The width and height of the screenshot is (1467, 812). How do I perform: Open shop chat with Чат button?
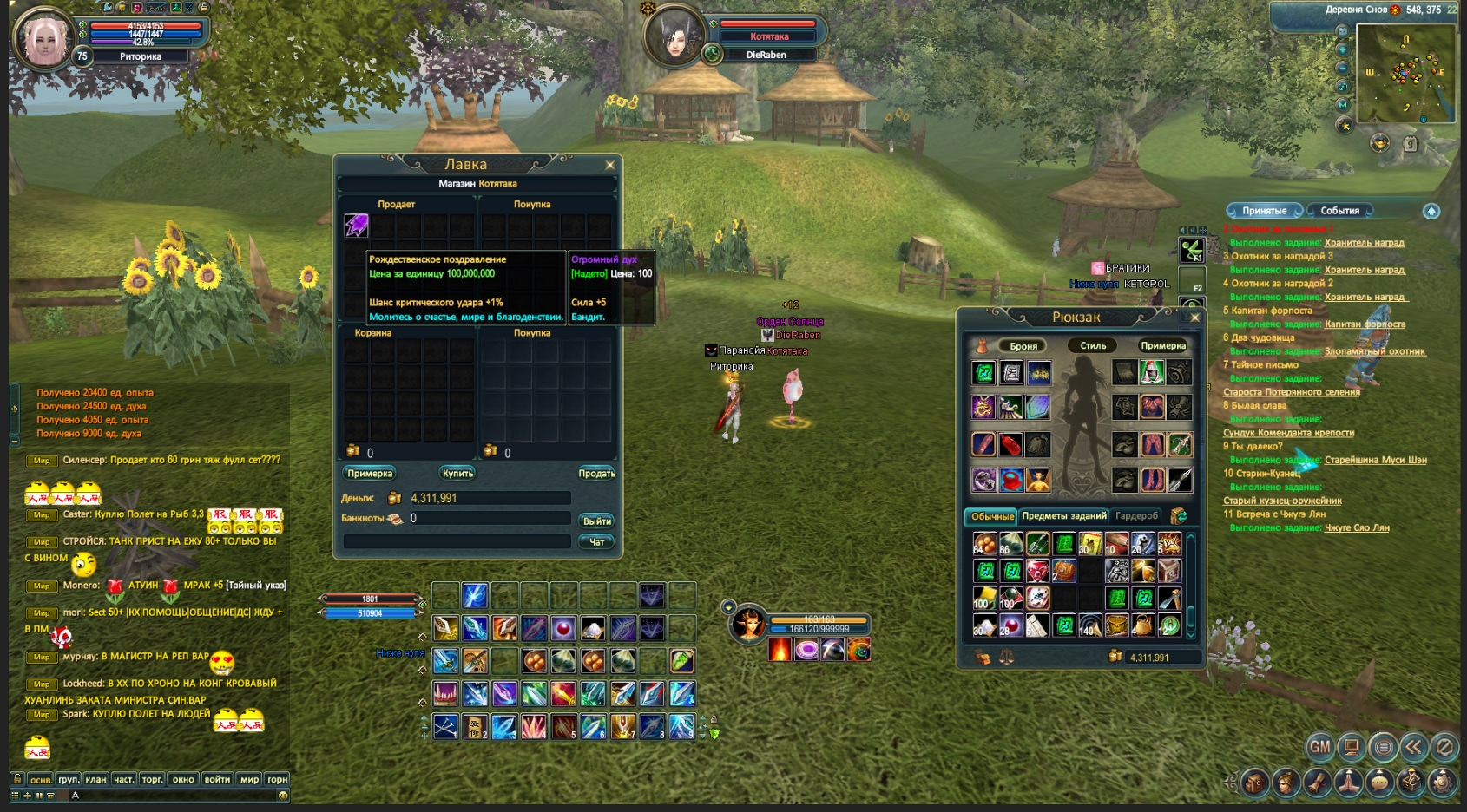coord(596,542)
